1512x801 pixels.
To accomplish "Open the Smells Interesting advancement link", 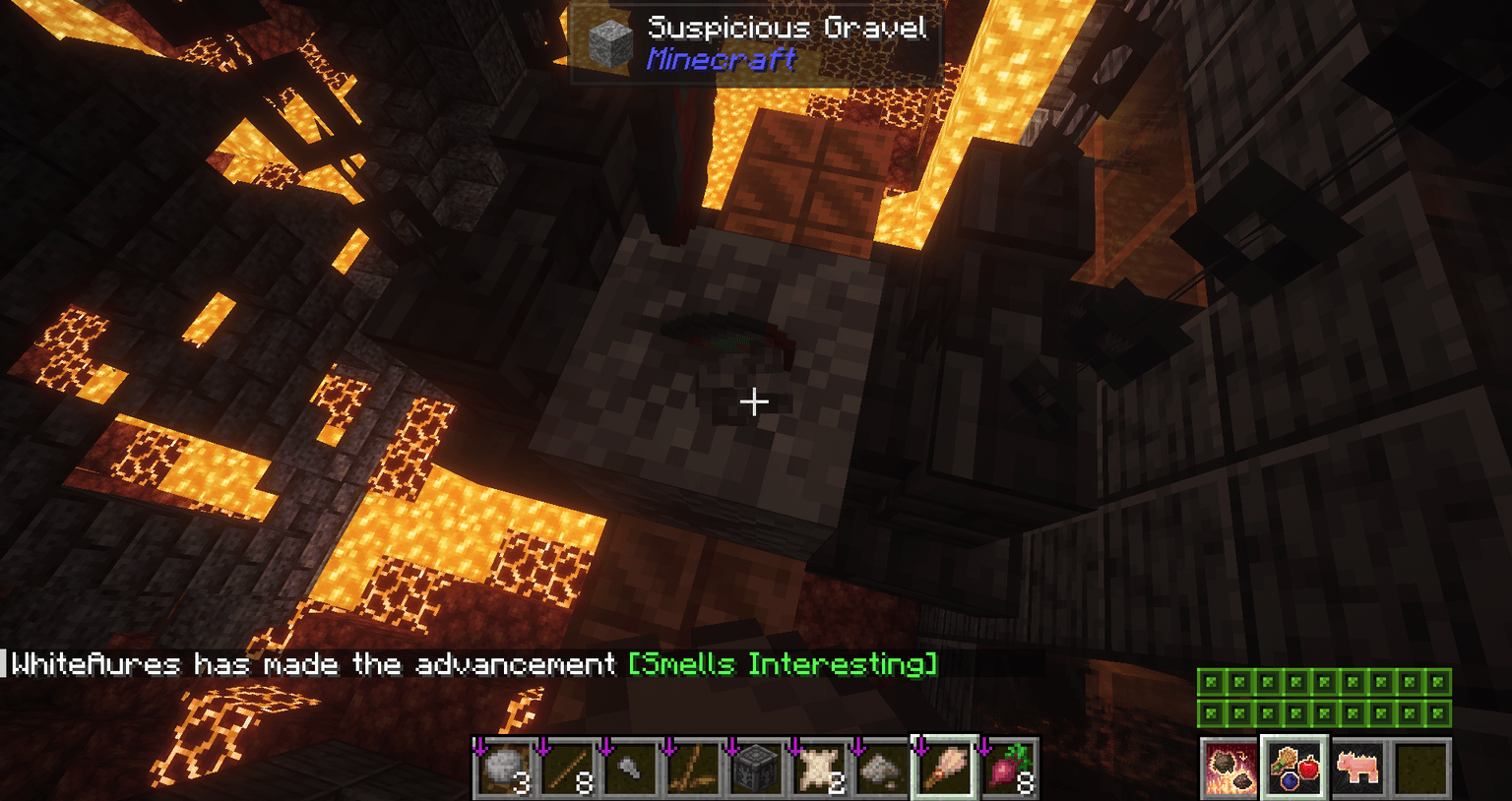I will pyautogui.click(x=783, y=664).
